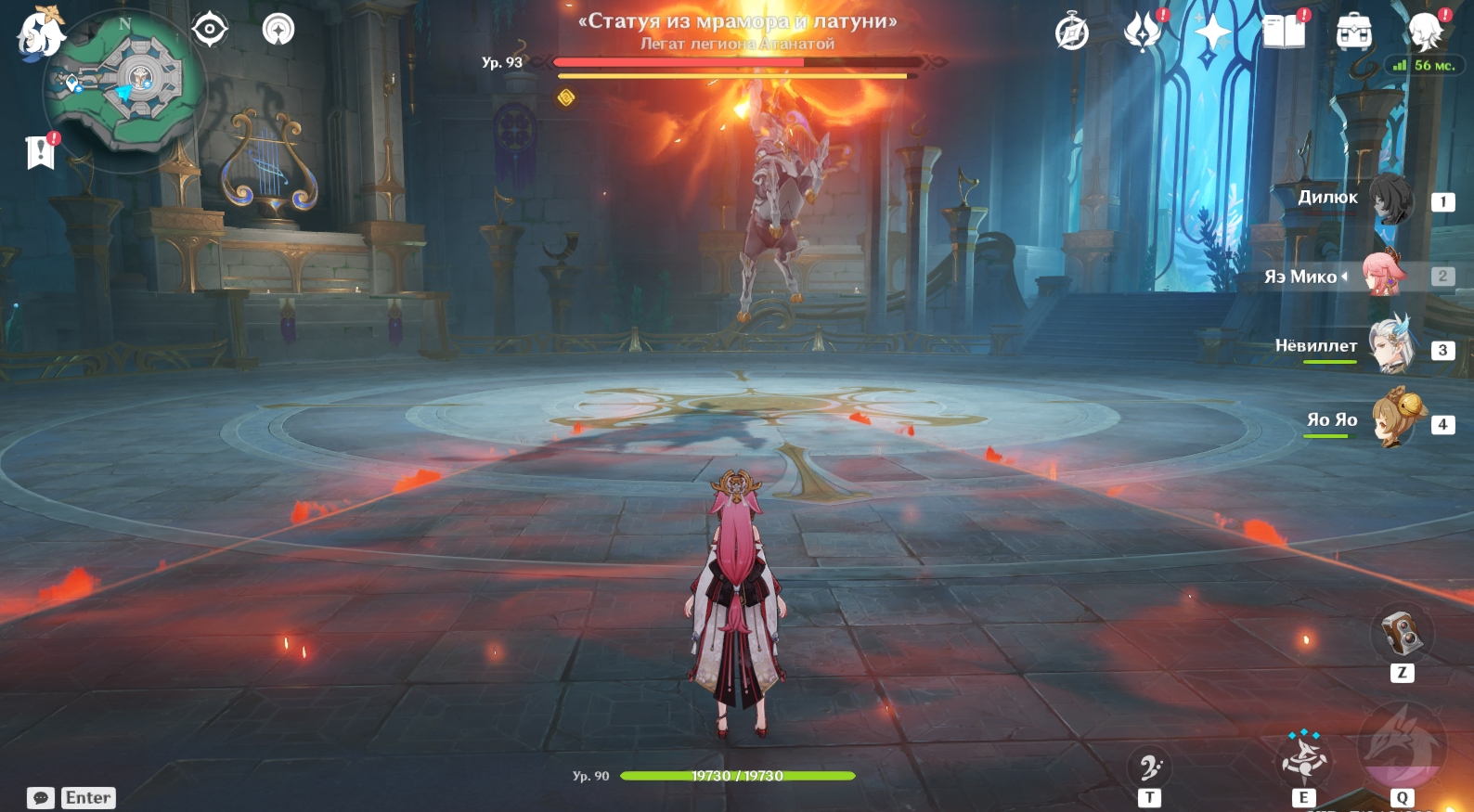Open the backpack inventory
This screenshot has width=1474, height=812.
click(1354, 32)
